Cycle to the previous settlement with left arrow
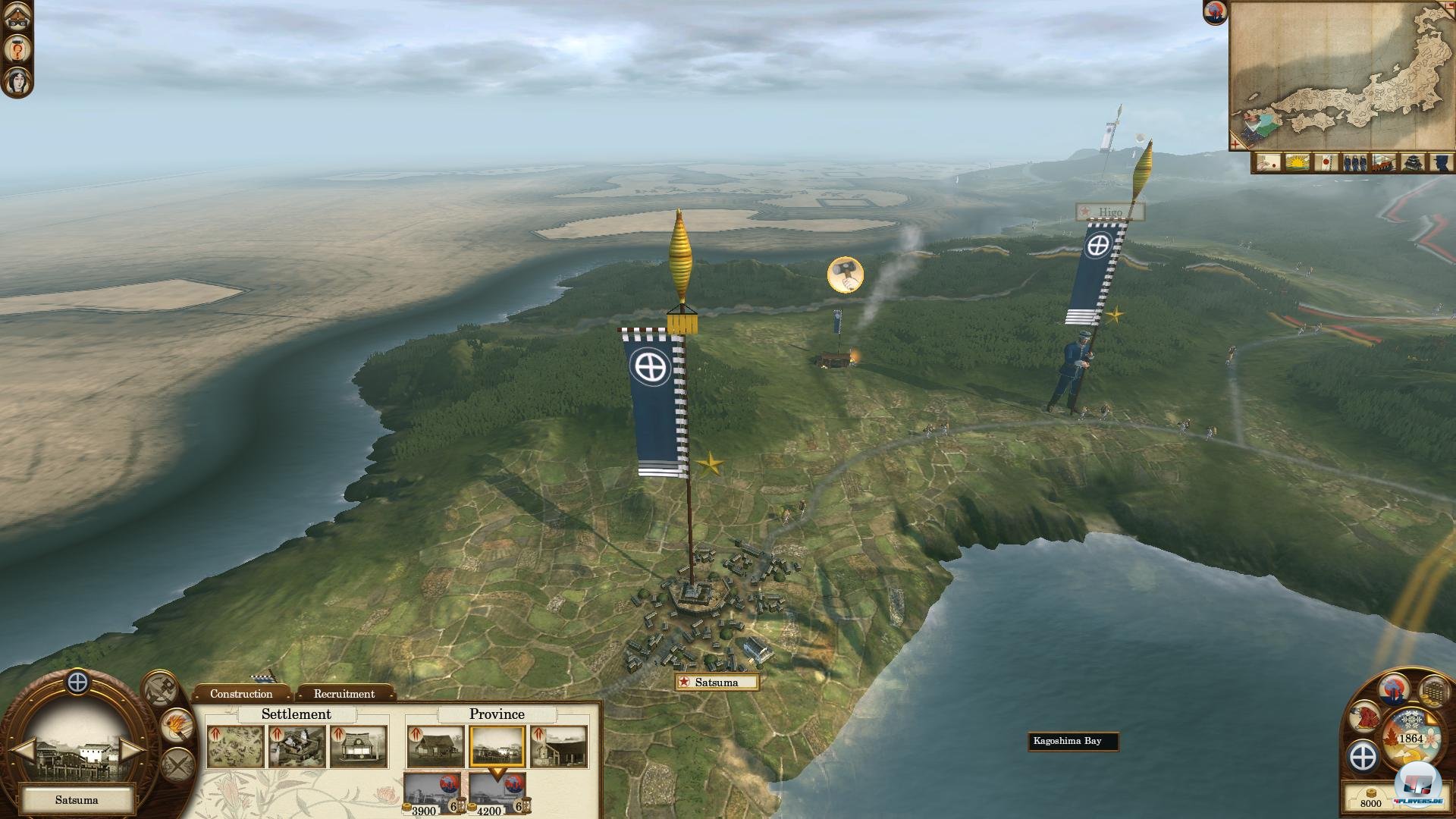The width and height of the screenshot is (1456, 819). (22, 751)
